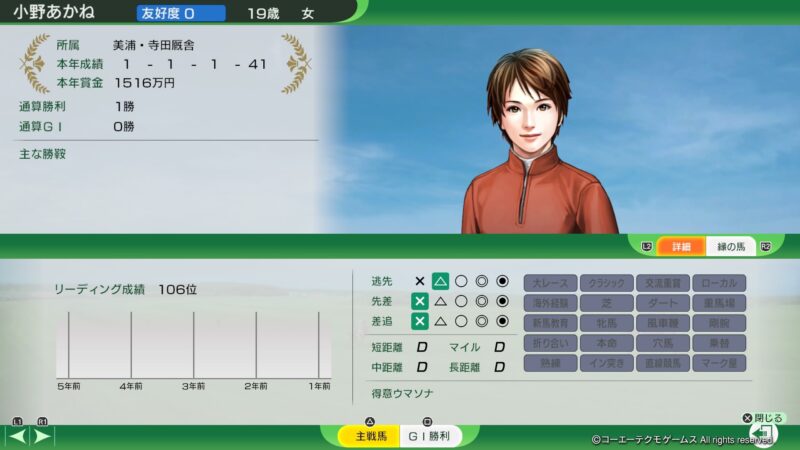This screenshot has height=450, width=800.
Task: Select the 折り合い trait tile
Action: [551, 343]
